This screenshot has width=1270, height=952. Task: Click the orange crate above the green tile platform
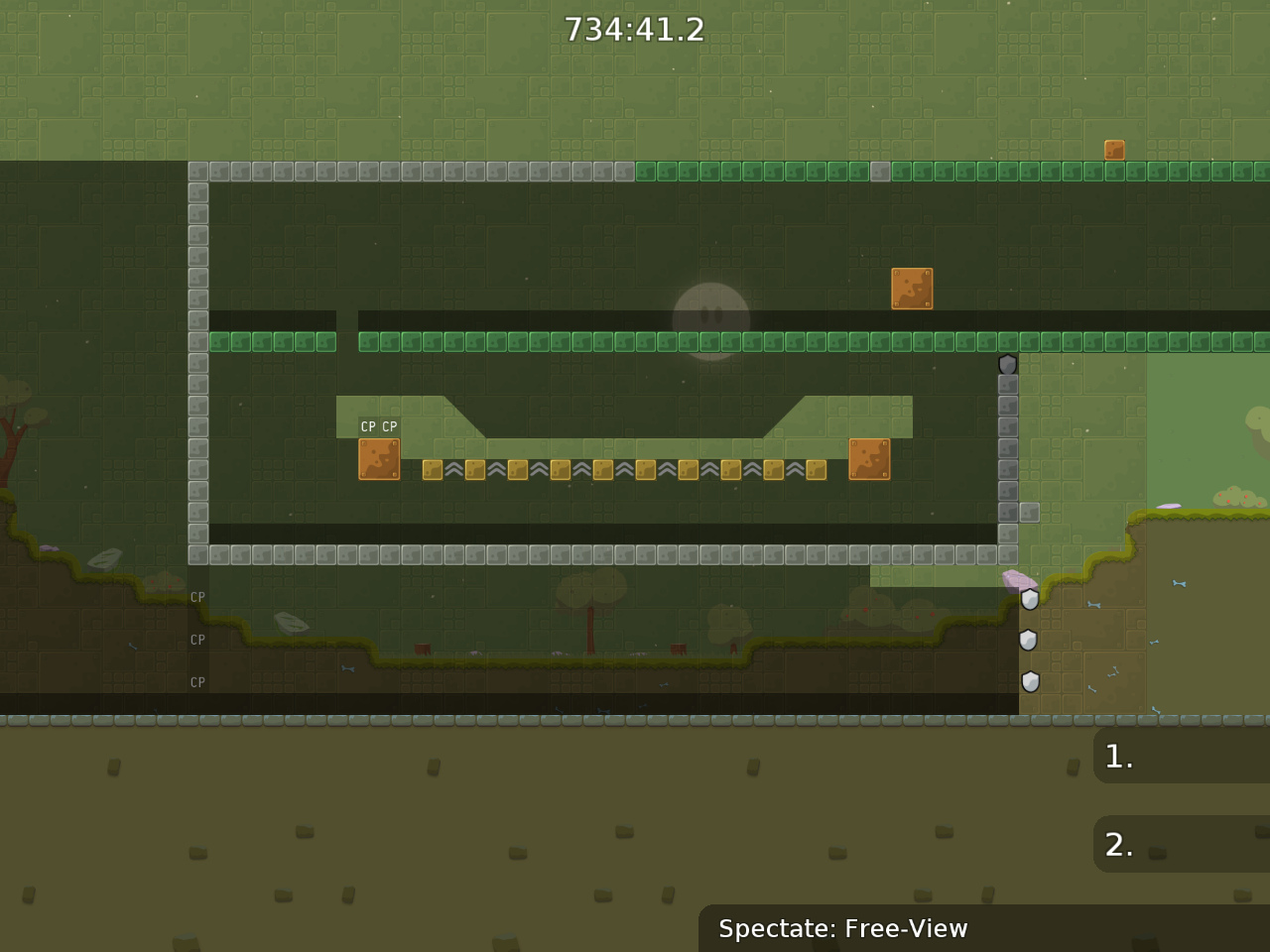[x=912, y=290]
